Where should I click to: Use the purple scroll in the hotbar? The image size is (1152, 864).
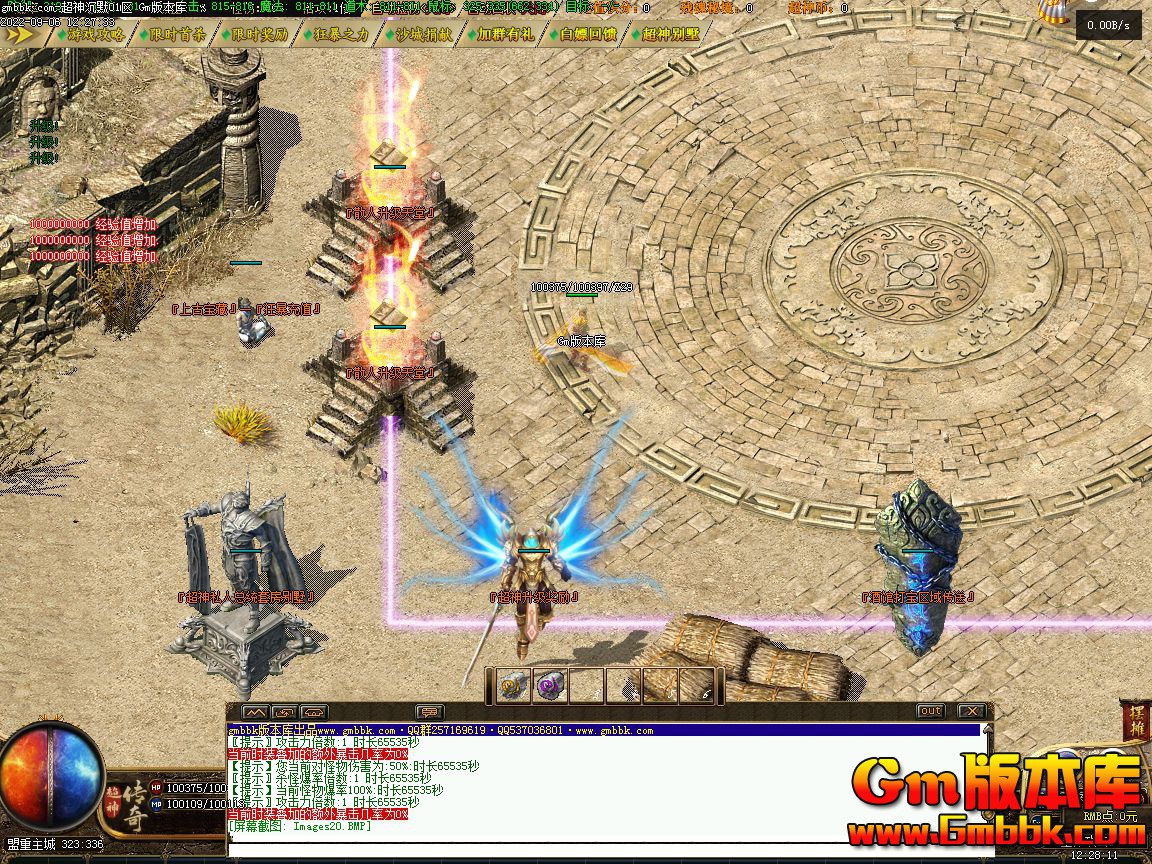pyautogui.click(x=550, y=686)
